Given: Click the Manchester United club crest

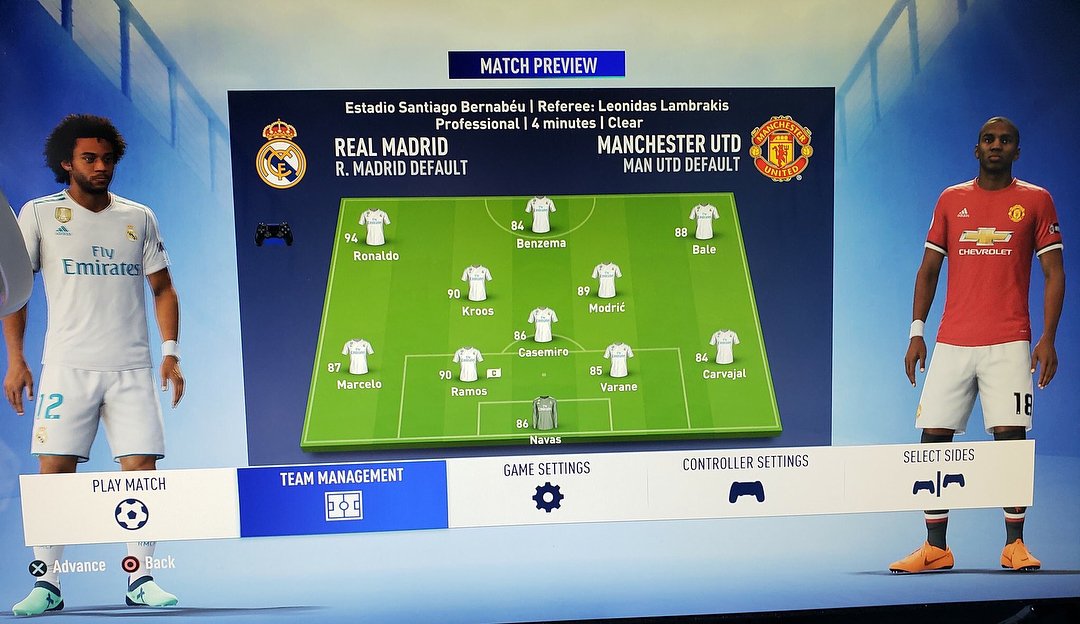Looking at the screenshot, I should 780,148.
